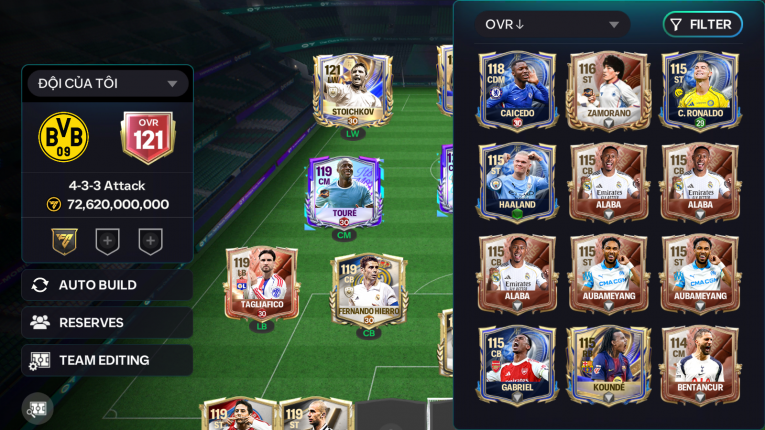
Task: Choose the Kounde player card
Action: point(608,364)
